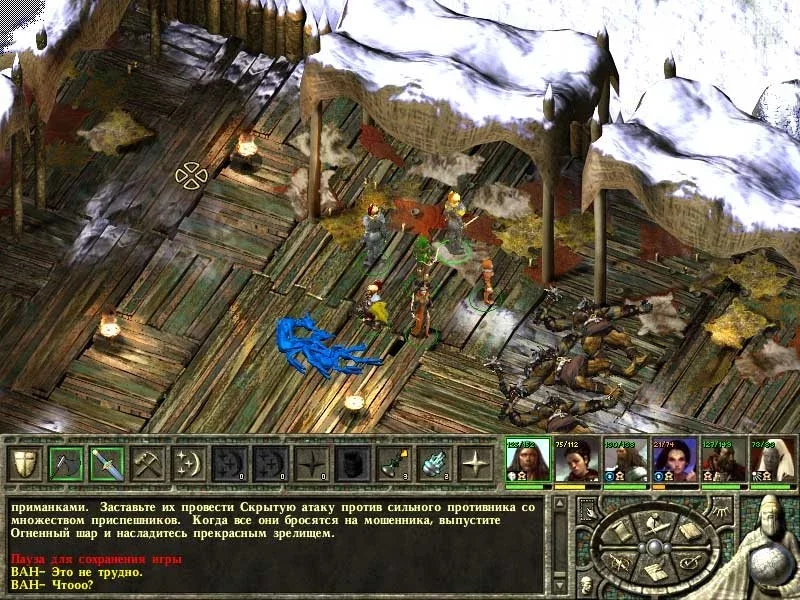The height and width of the screenshot is (600, 800).
Task: Select the sword melee weapon slot
Action: click(x=106, y=463)
